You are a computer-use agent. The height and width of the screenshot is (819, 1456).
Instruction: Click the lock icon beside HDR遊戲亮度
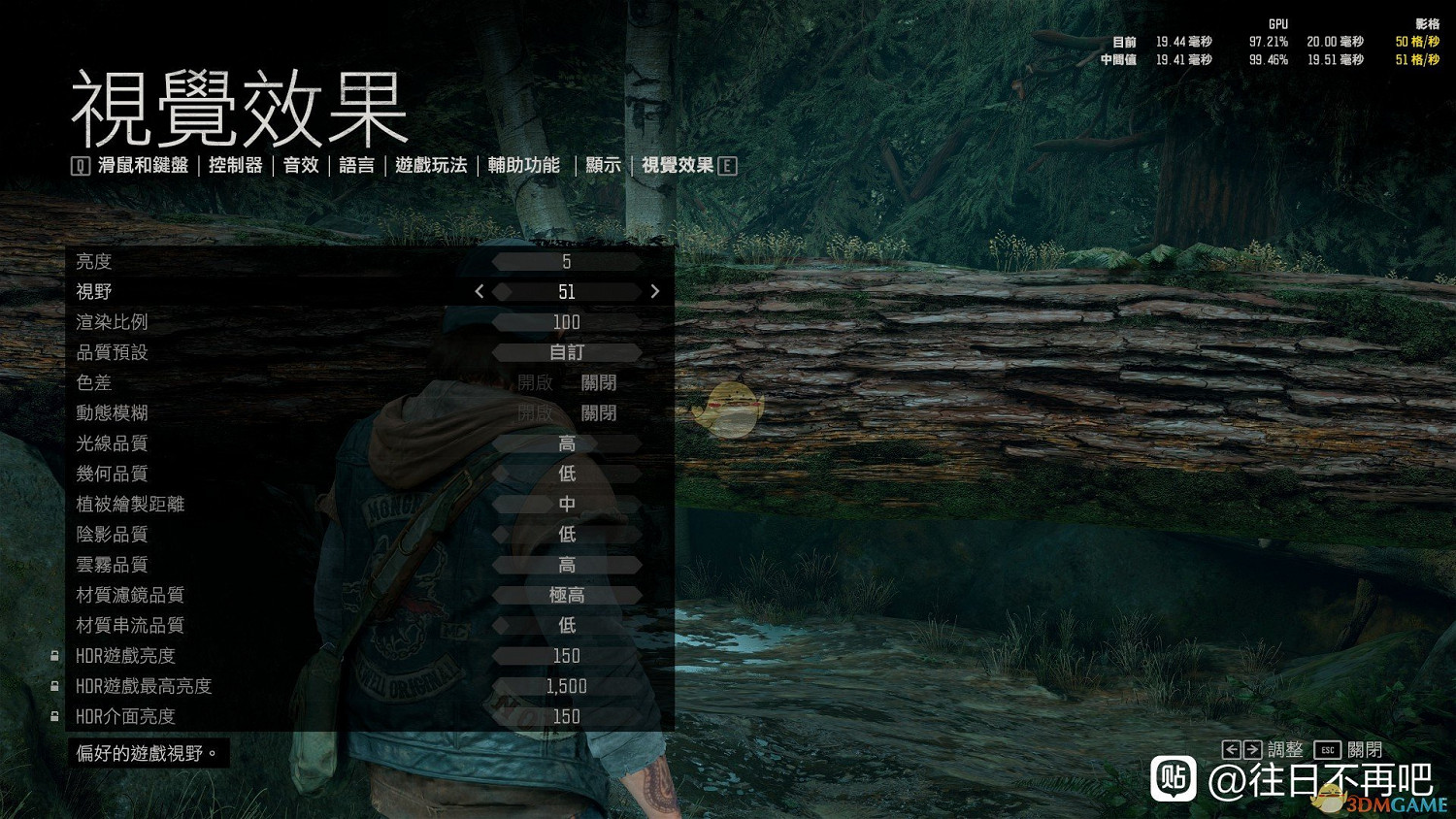(53, 656)
